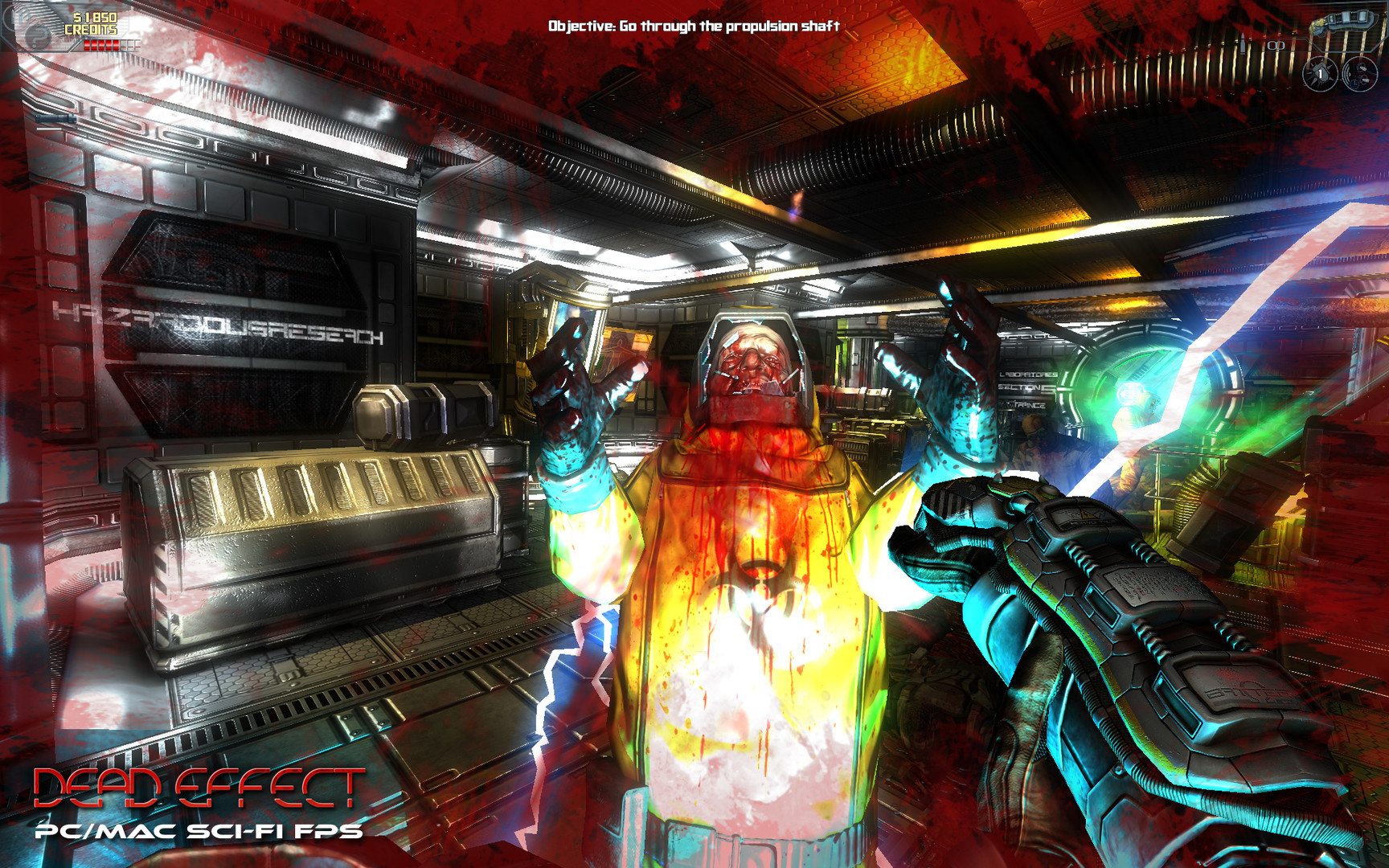Open the pause menu icon

(x=16, y=16)
